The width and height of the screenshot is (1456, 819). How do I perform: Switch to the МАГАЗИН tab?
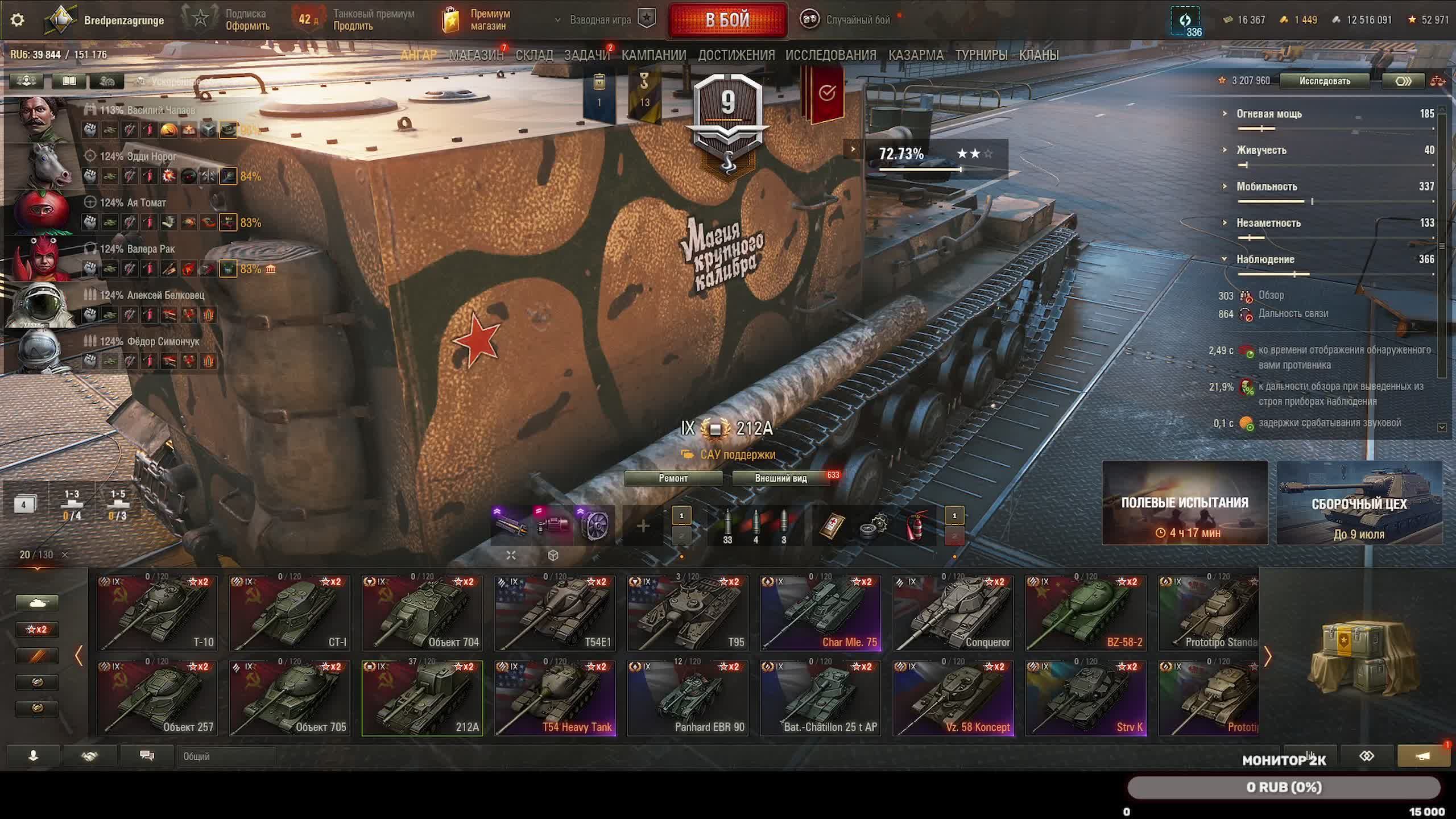(476, 55)
